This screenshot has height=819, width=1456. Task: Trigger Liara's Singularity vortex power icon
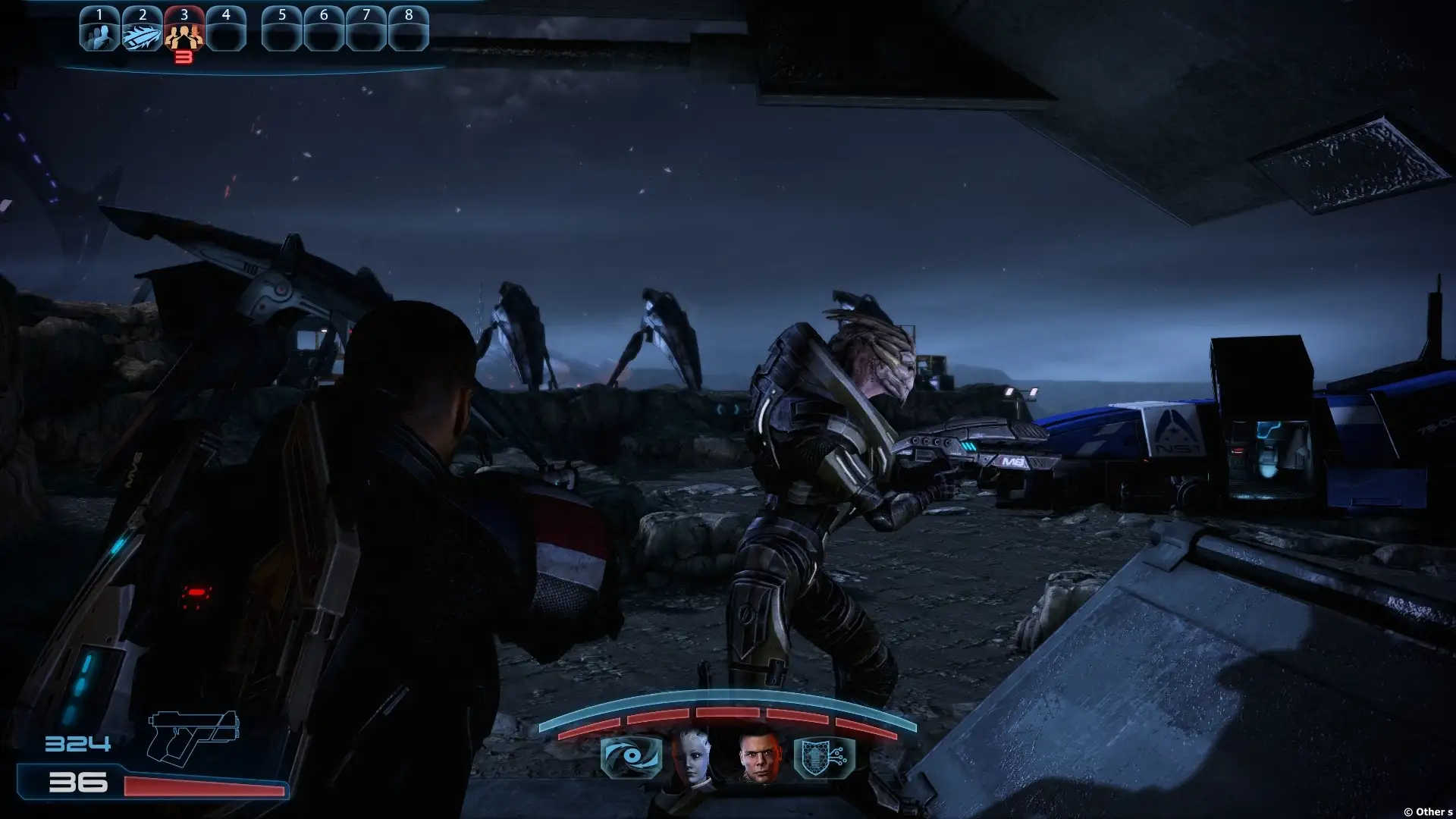(x=631, y=757)
